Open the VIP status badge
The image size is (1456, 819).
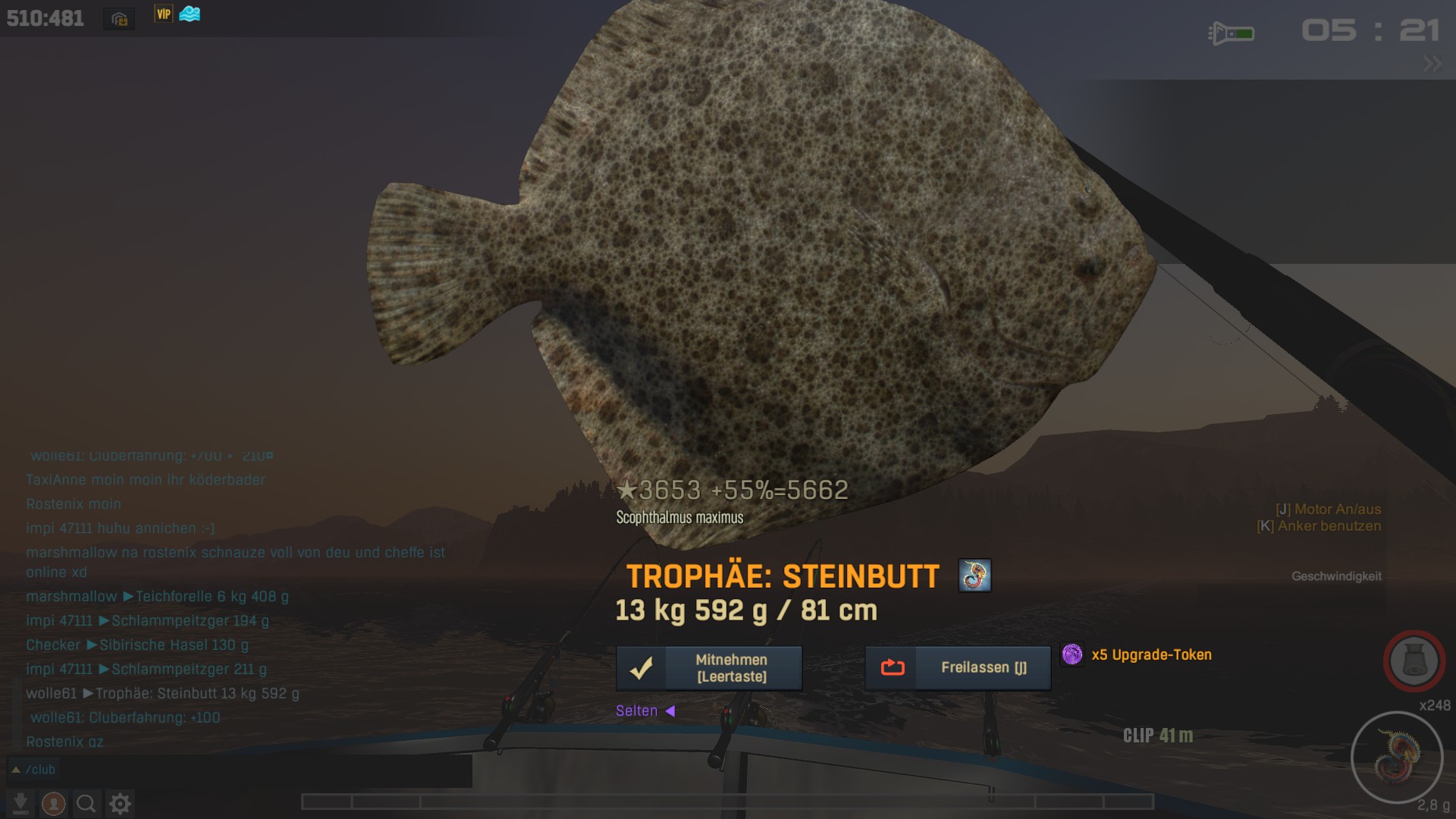coord(164,14)
